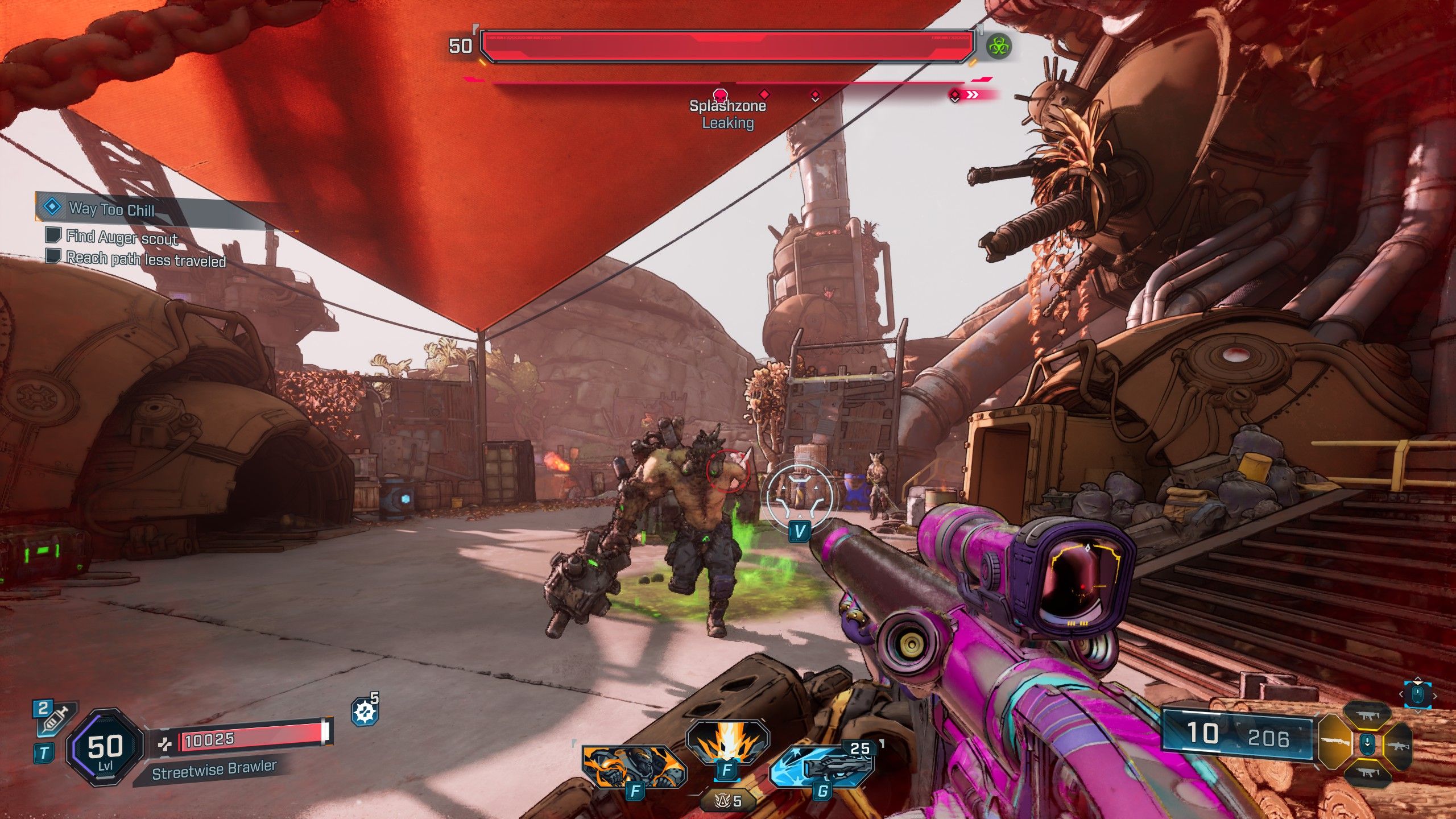This screenshot has width=1456, height=819.
Task: Select the Find Auger scout objective
Action: click(x=122, y=237)
